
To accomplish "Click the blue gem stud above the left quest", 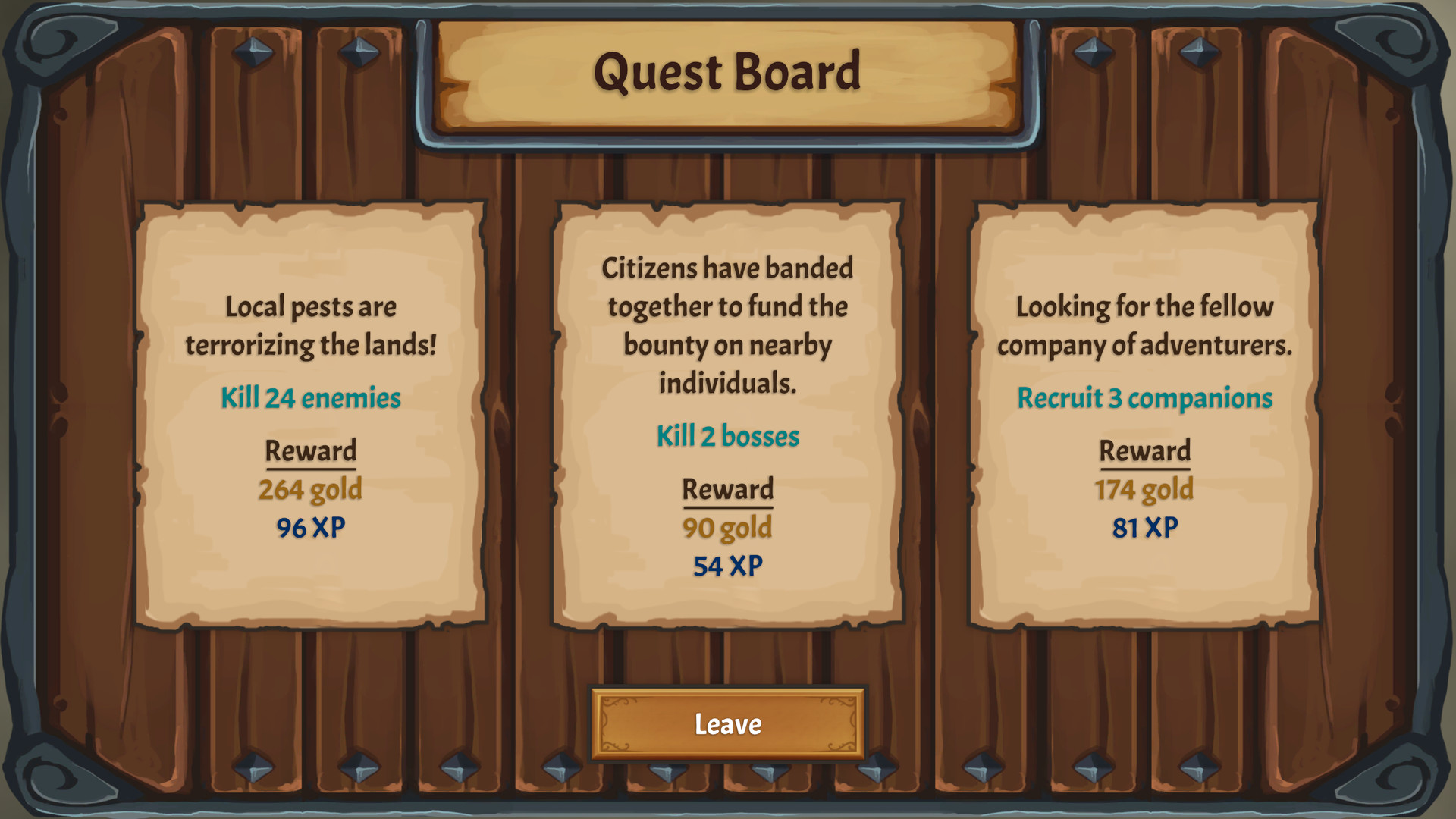I will coord(253,52).
